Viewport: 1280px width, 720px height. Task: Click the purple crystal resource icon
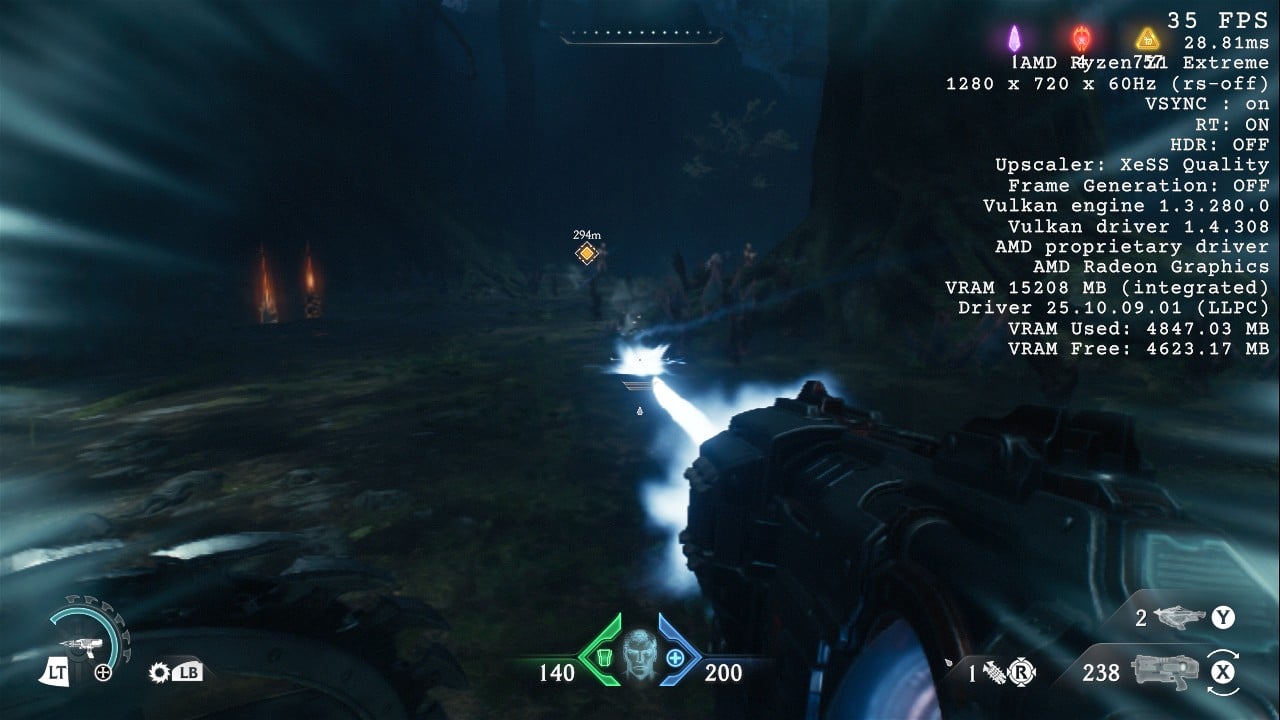1016,39
